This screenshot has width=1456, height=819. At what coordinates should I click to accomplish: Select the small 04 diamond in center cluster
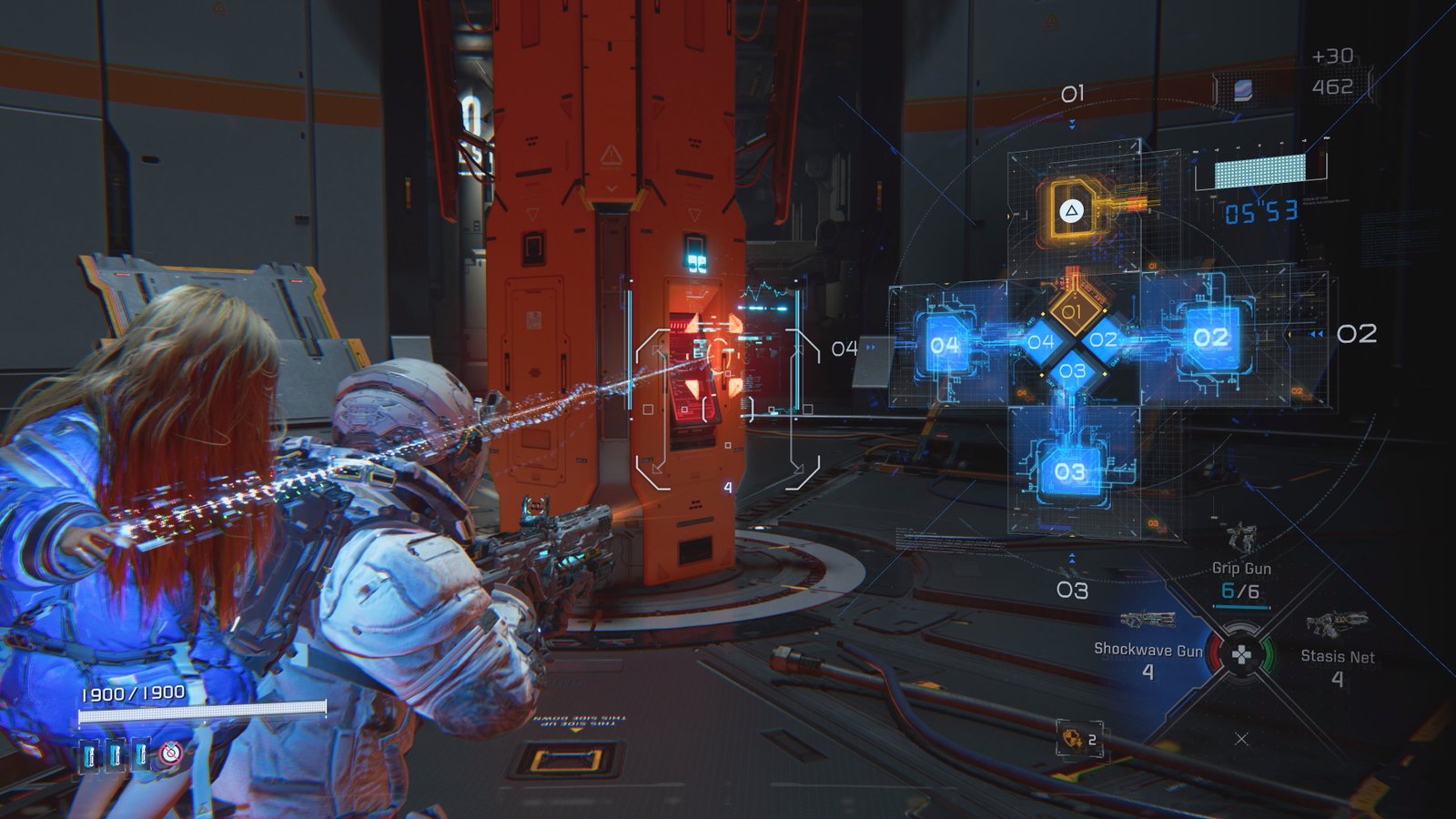(1040, 342)
